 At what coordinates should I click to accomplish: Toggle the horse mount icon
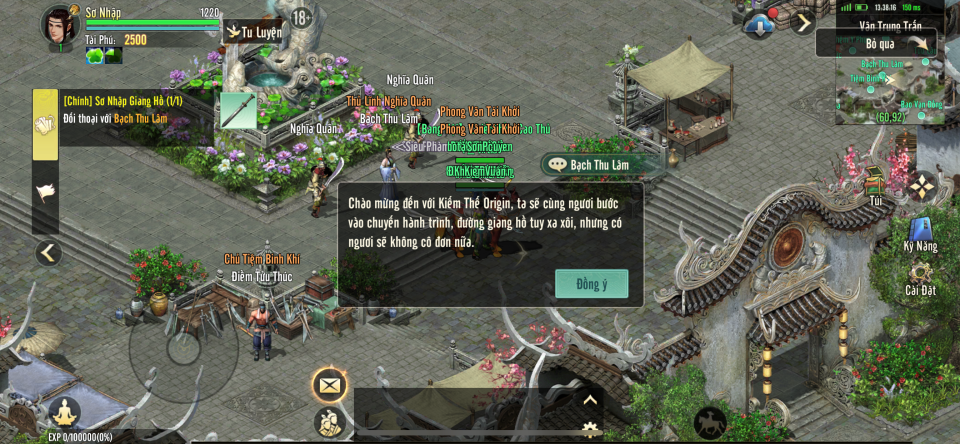(x=710, y=422)
